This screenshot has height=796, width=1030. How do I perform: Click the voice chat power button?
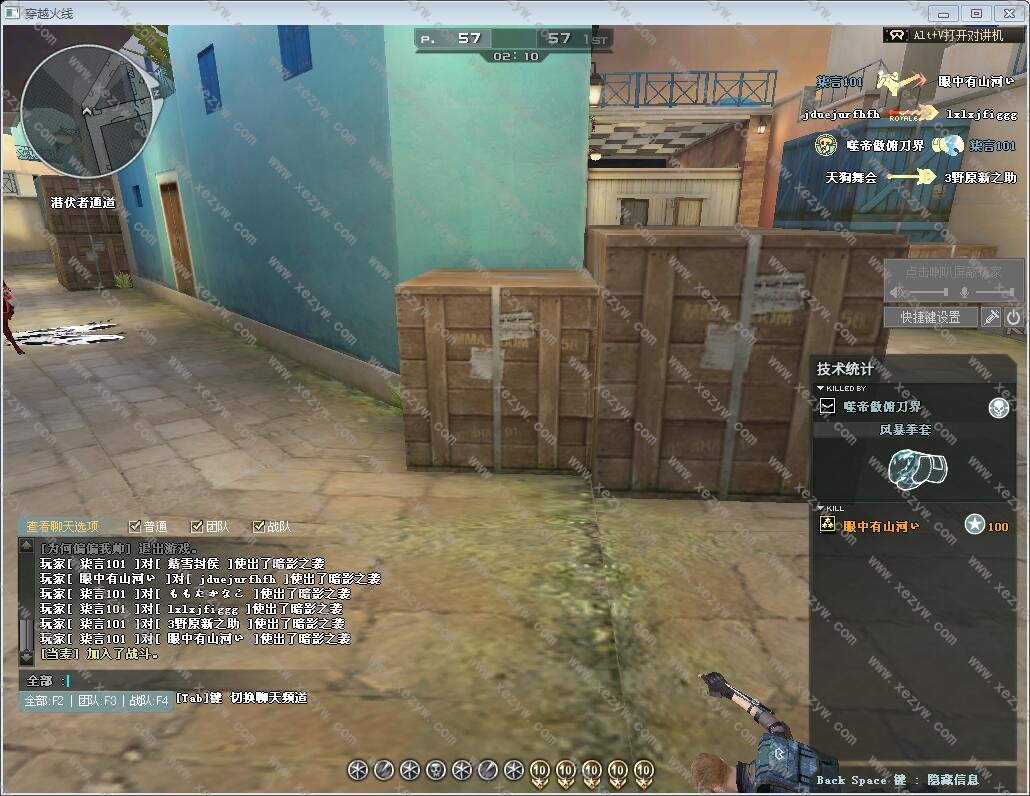coord(1014,317)
